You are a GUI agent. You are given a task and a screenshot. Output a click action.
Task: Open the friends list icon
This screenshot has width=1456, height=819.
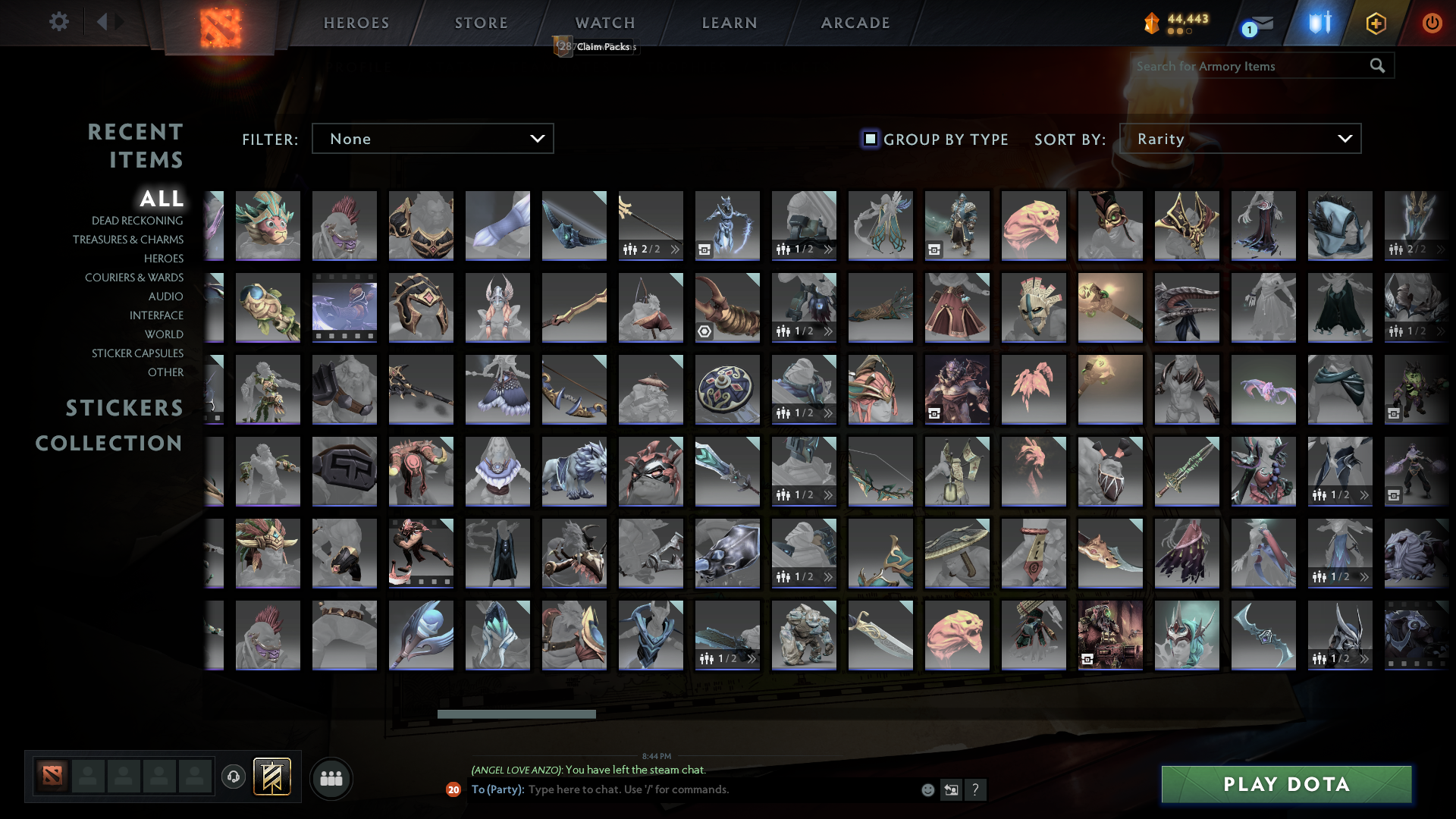(x=331, y=777)
